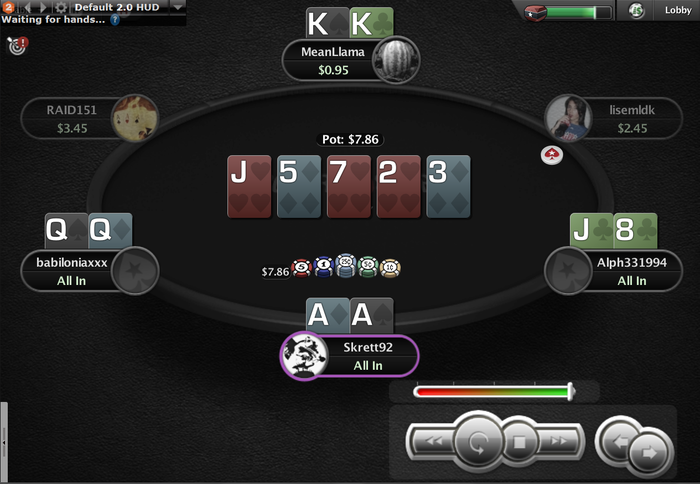Fast-forward the hand replay

(559, 440)
